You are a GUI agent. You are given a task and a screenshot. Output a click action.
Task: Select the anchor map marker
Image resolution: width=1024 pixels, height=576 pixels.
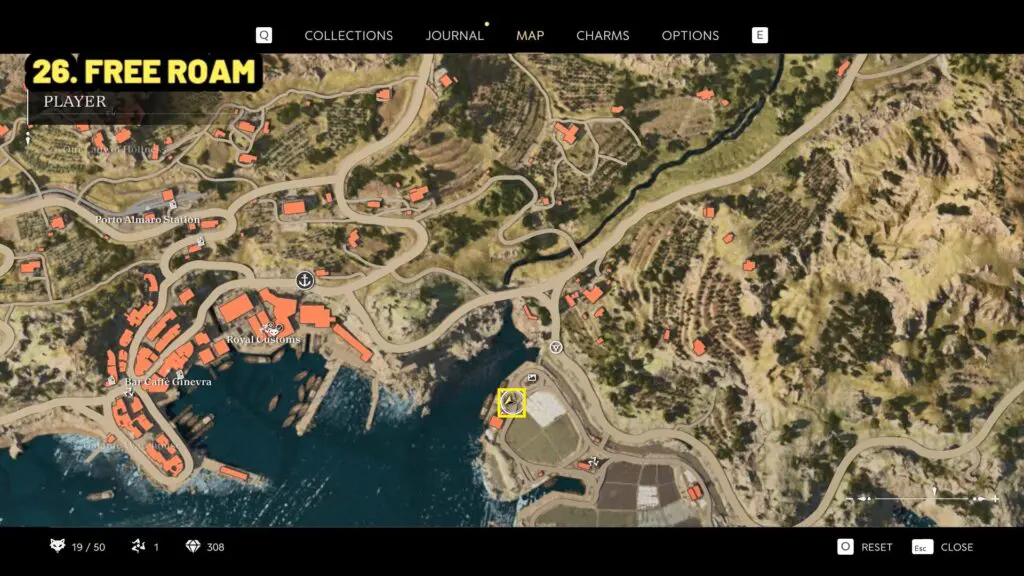coord(305,280)
